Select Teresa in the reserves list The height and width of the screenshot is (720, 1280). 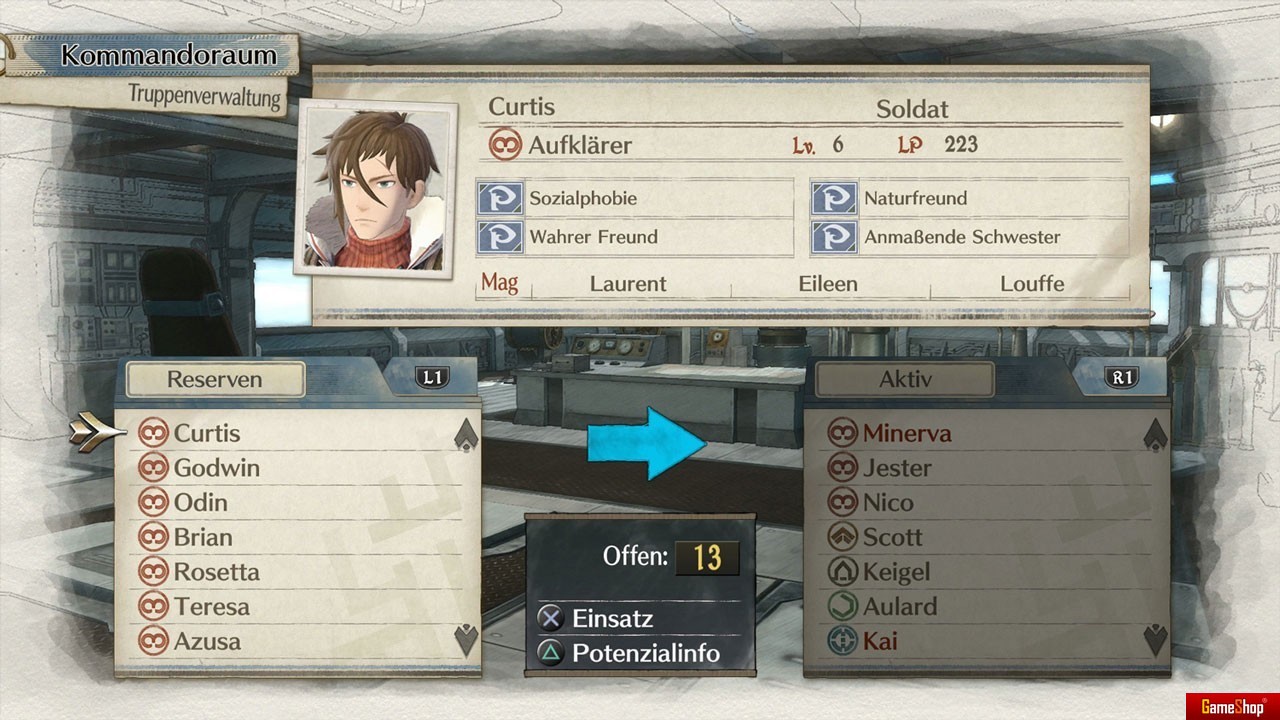click(x=211, y=606)
